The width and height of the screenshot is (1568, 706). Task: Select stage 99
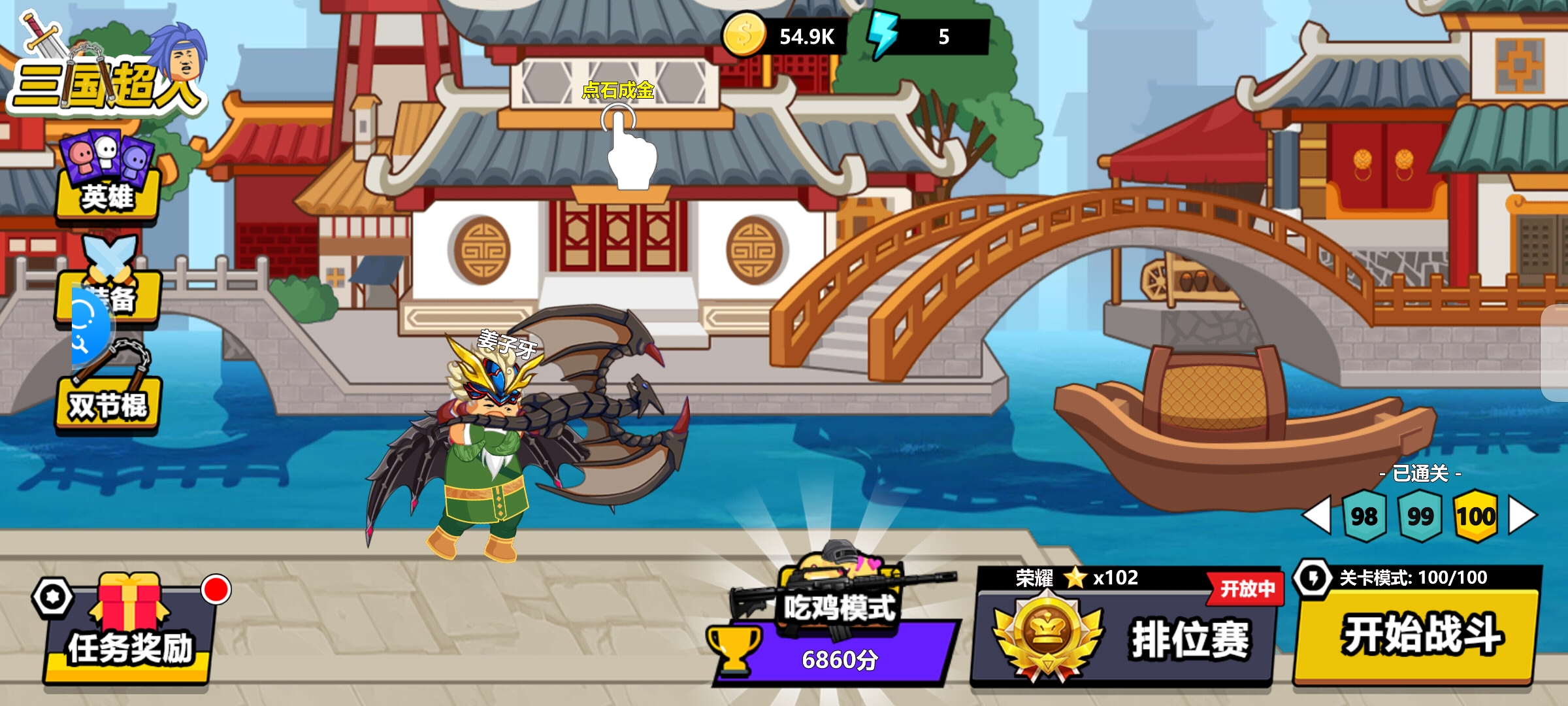pos(1420,516)
